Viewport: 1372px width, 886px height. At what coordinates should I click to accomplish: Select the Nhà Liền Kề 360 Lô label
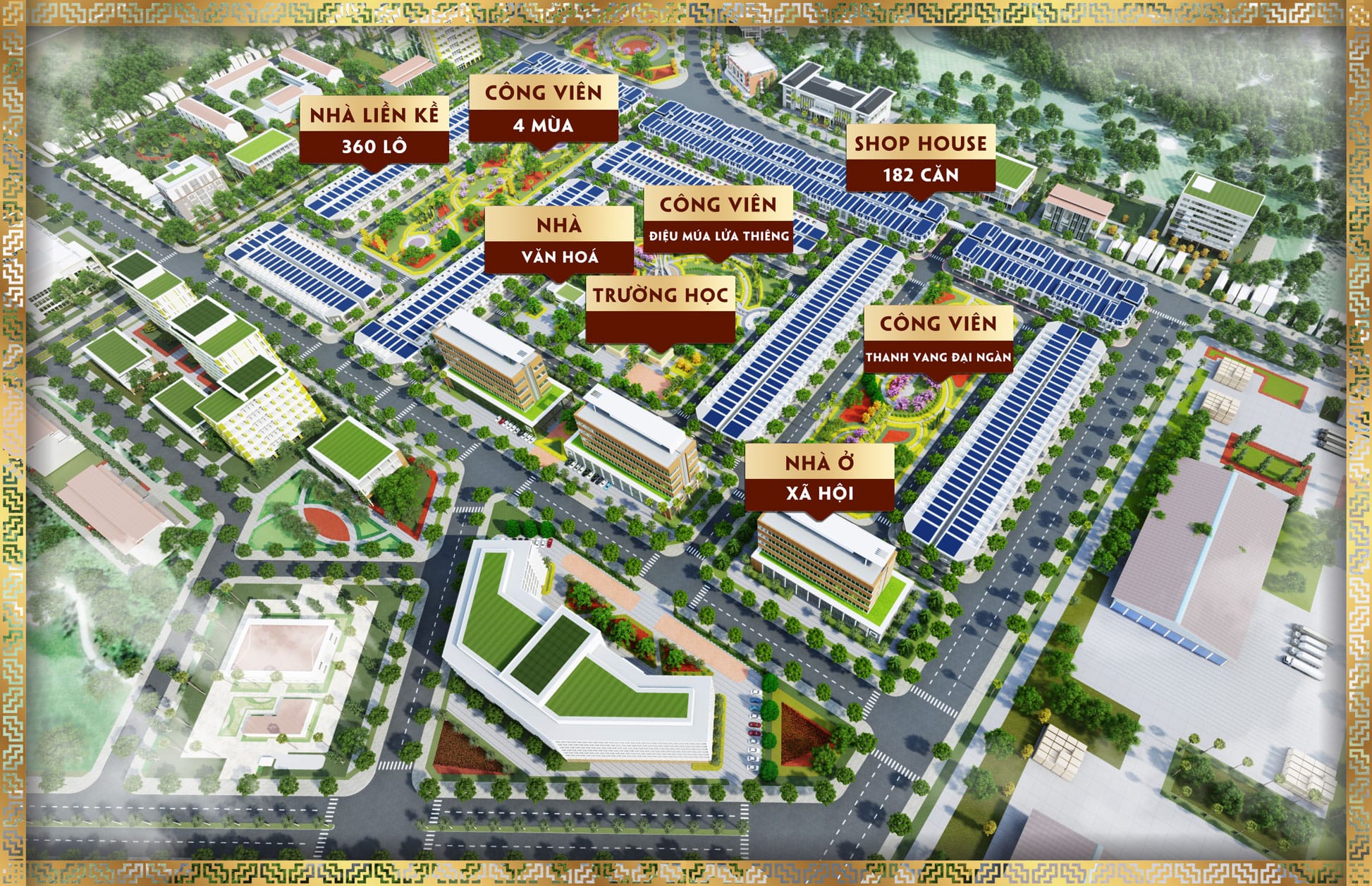(x=374, y=131)
